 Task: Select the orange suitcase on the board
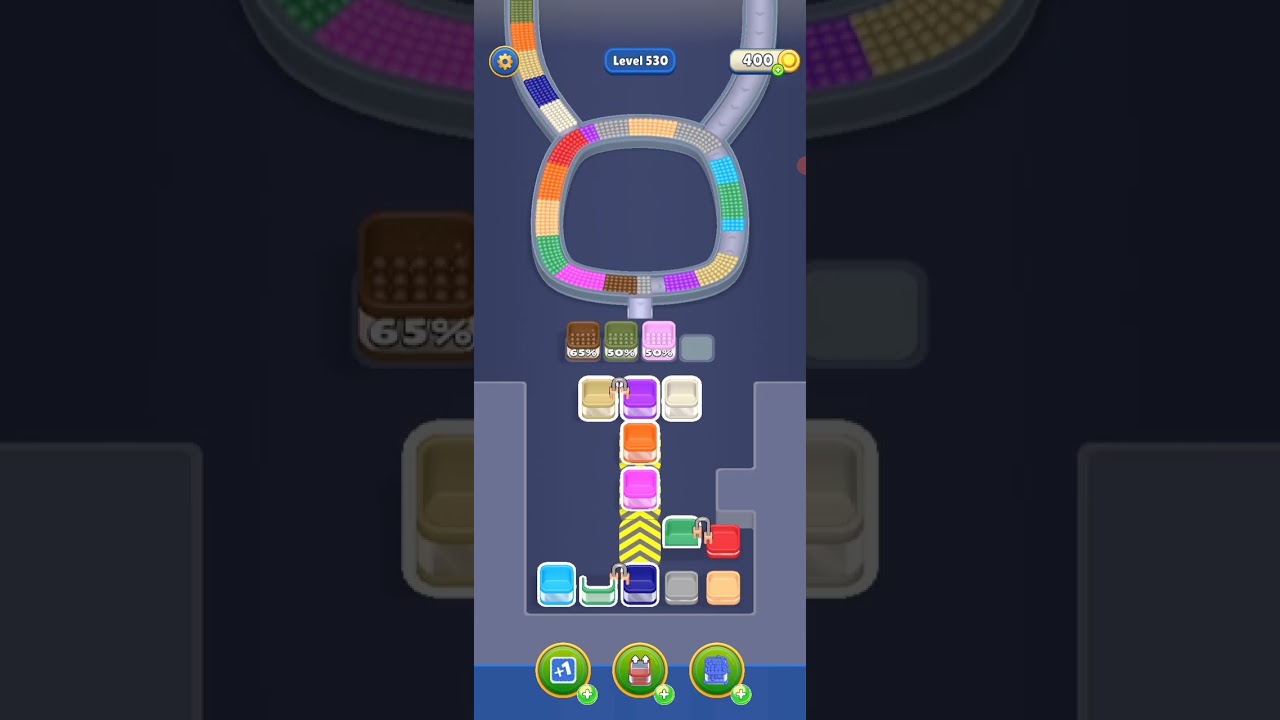coord(640,438)
